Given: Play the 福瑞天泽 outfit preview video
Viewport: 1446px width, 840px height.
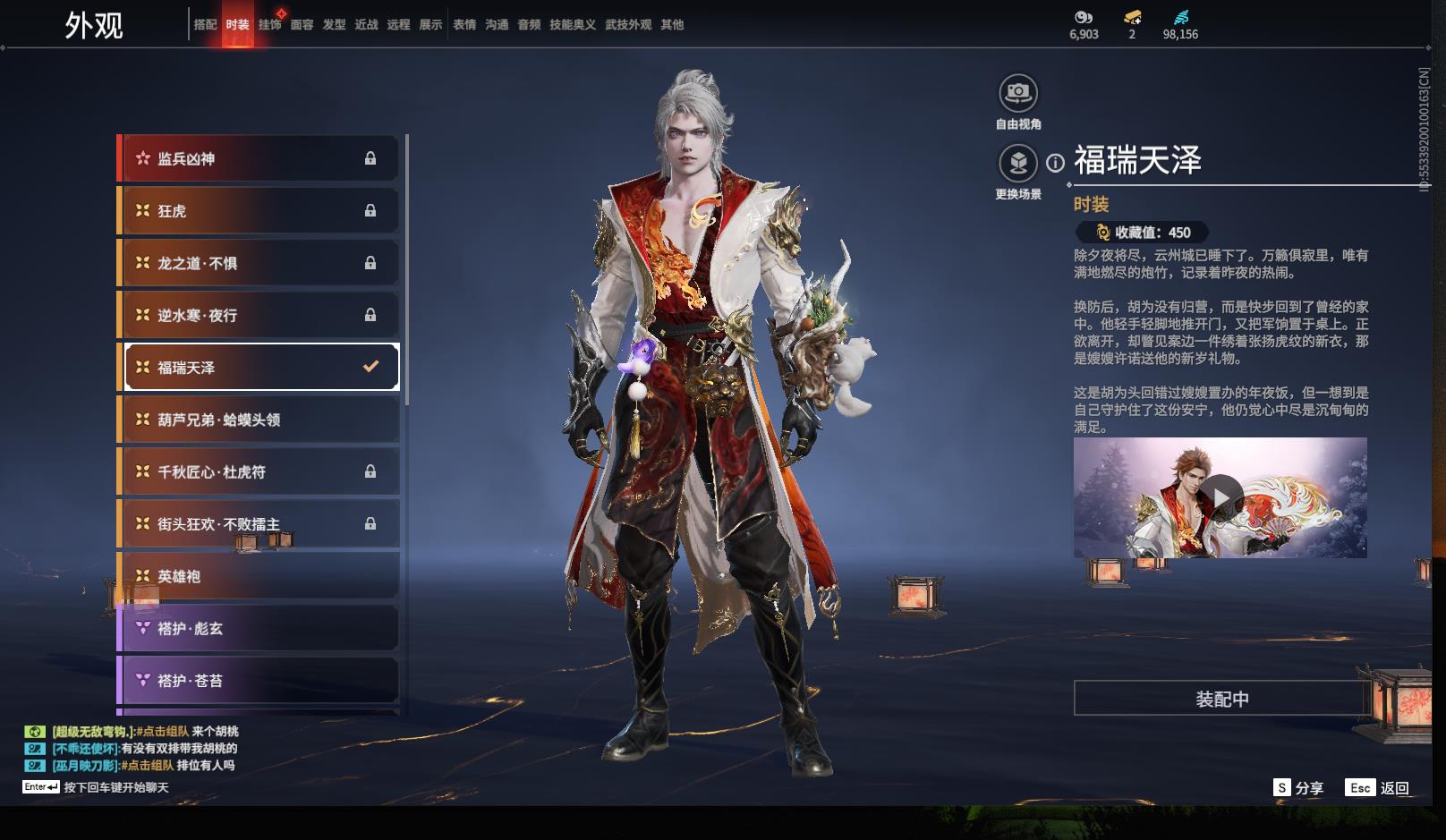Looking at the screenshot, I should pyautogui.click(x=1221, y=497).
